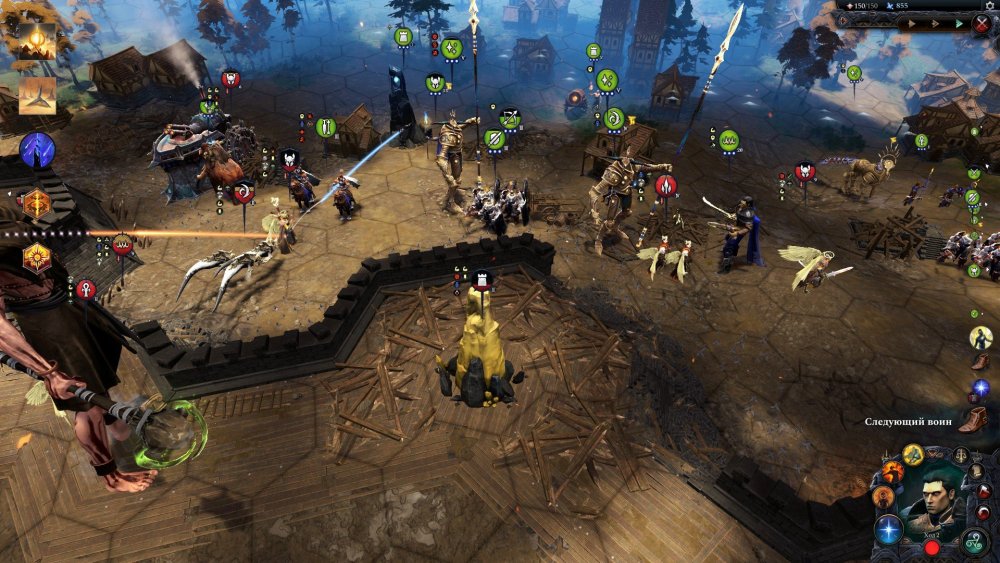The width and height of the screenshot is (1000, 563).
Task: Choose the double arrow speed setting
Action: pos(937,23)
